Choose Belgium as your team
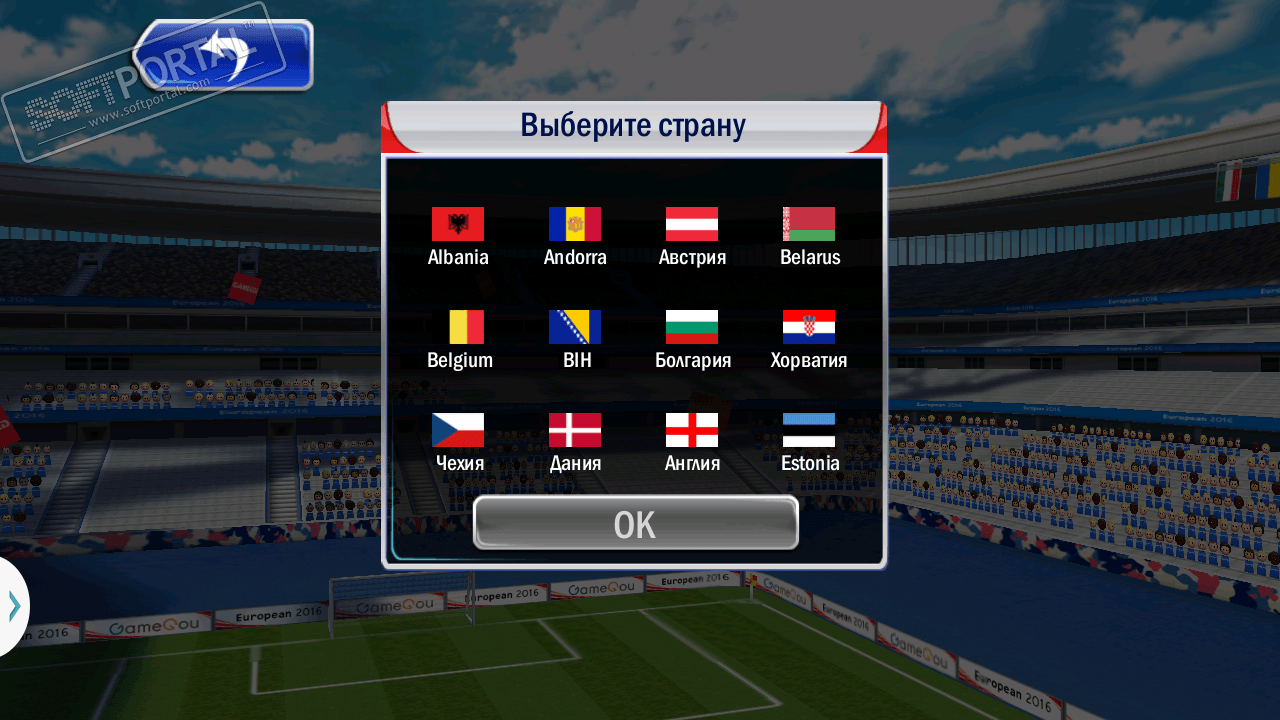Viewport: 1280px width, 720px height. point(458,328)
